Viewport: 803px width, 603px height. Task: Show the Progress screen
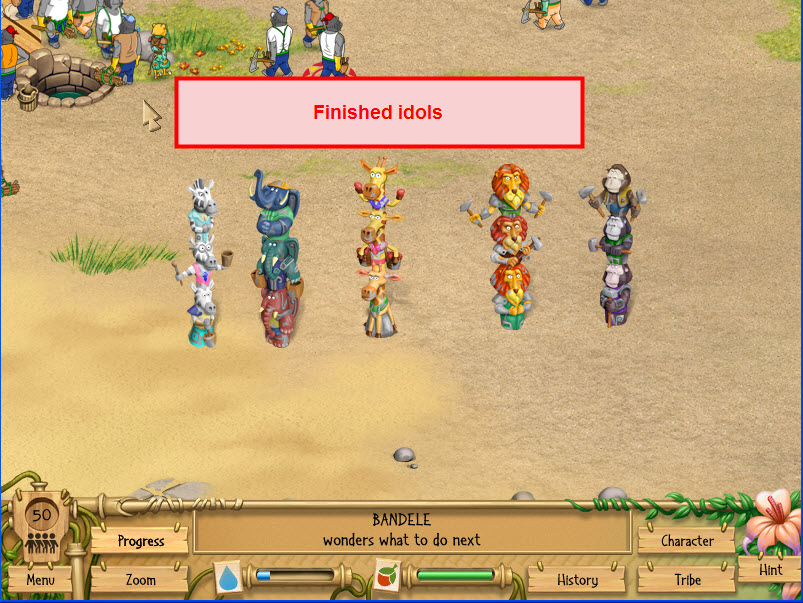tap(140, 541)
